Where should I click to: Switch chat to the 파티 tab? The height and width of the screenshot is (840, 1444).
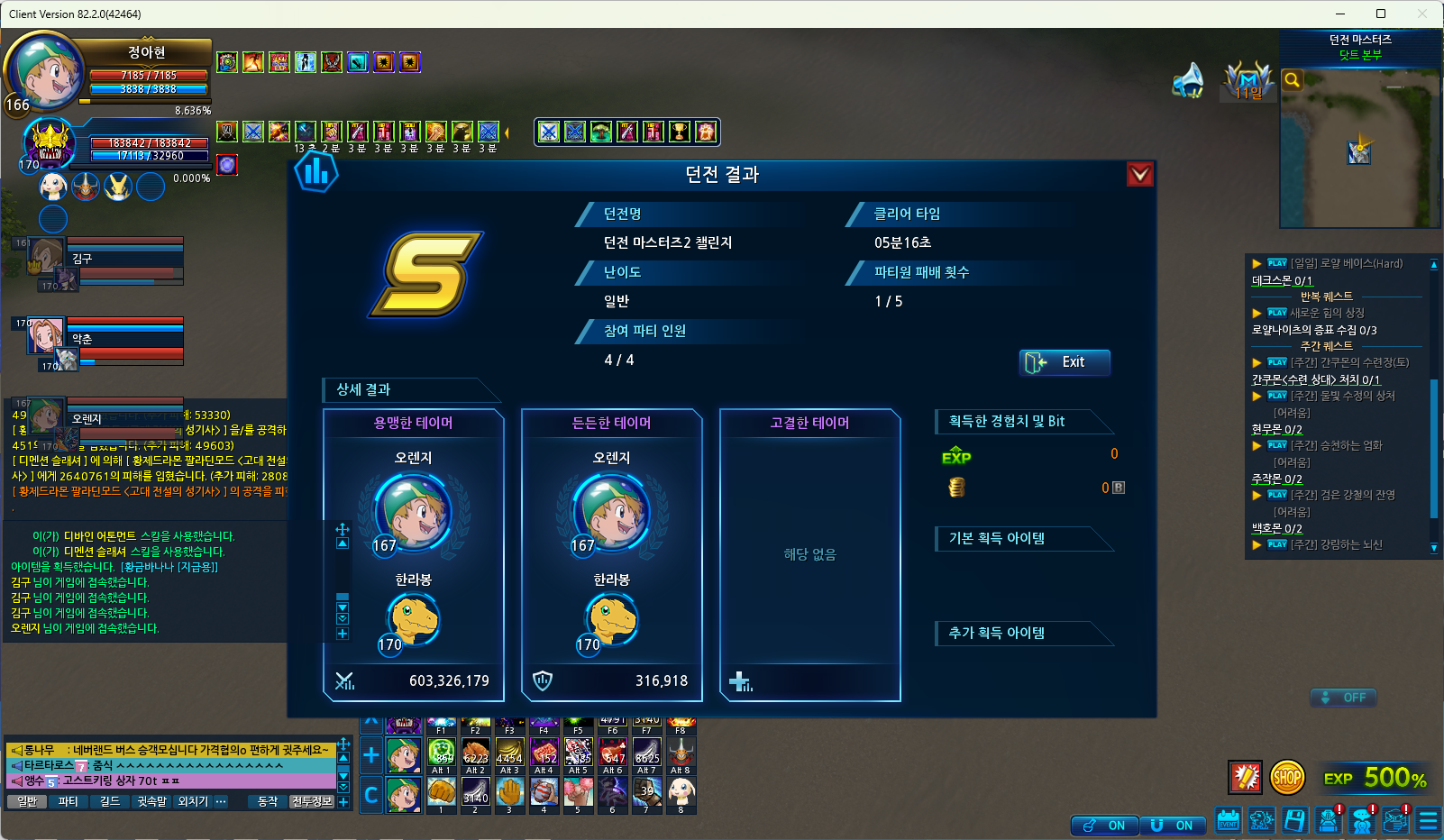(68, 801)
